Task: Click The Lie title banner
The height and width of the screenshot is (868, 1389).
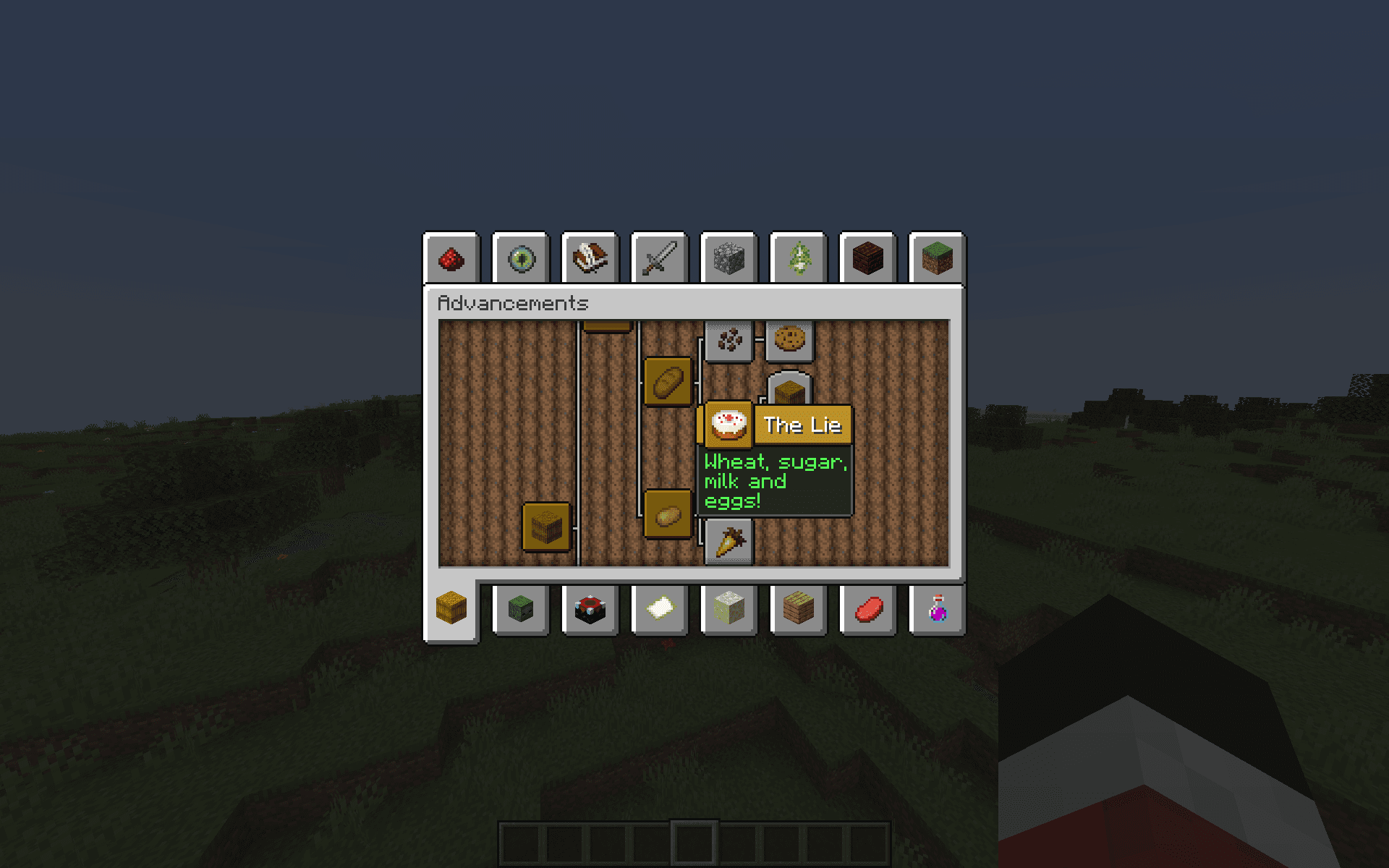Action: 803,425
